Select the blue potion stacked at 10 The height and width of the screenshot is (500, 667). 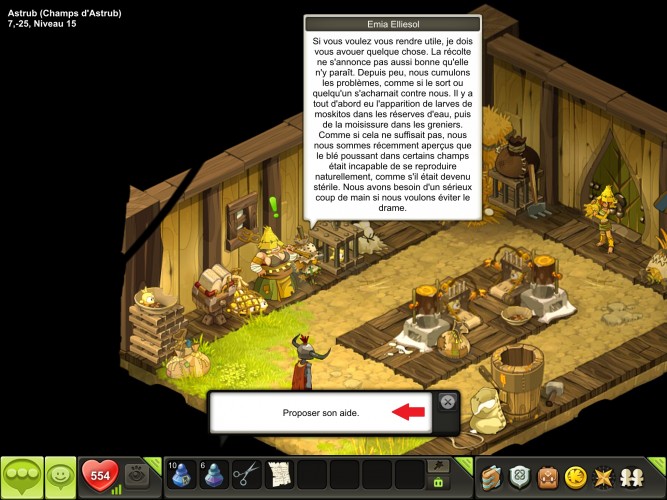(182, 474)
